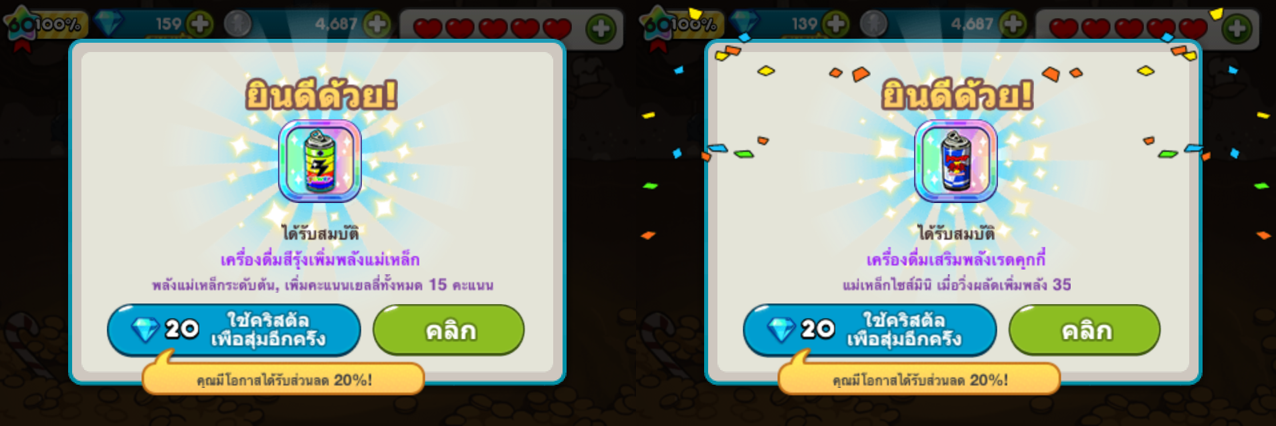Add crystals using plus beside 139
Screen dimensions: 1276x426
tap(836, 24)
